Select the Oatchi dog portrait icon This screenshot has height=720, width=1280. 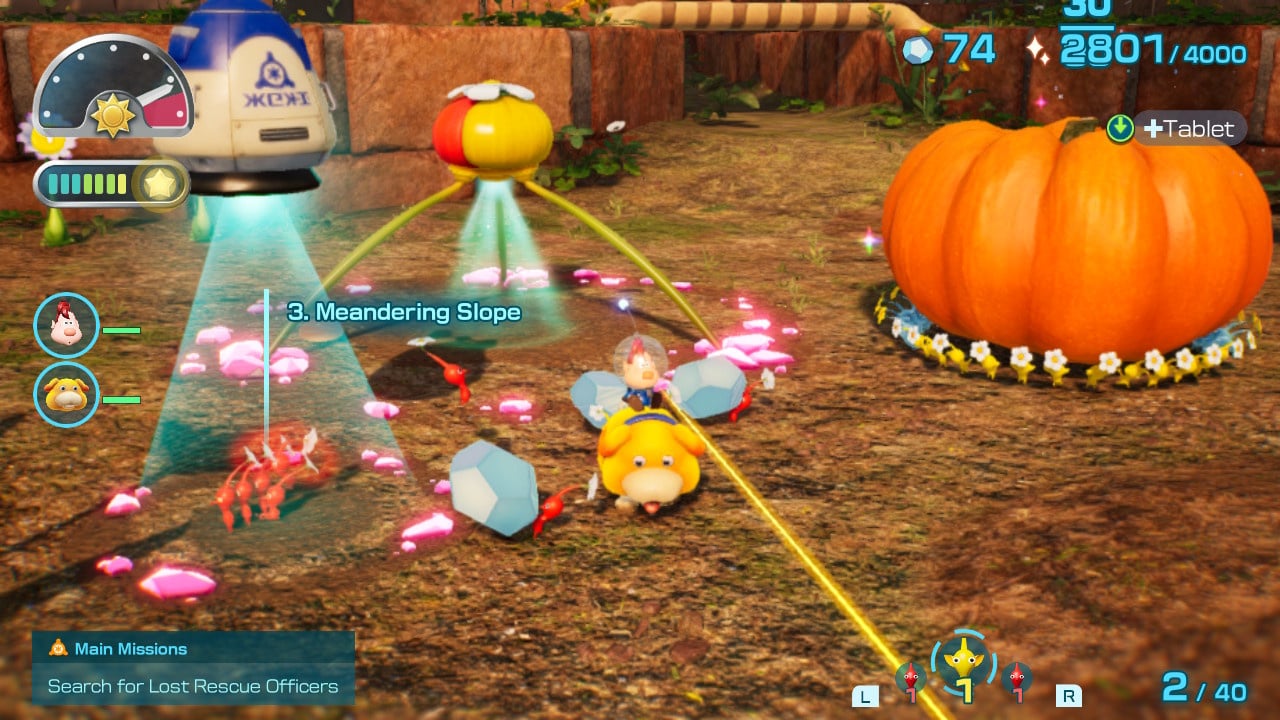tap(67, 394)
